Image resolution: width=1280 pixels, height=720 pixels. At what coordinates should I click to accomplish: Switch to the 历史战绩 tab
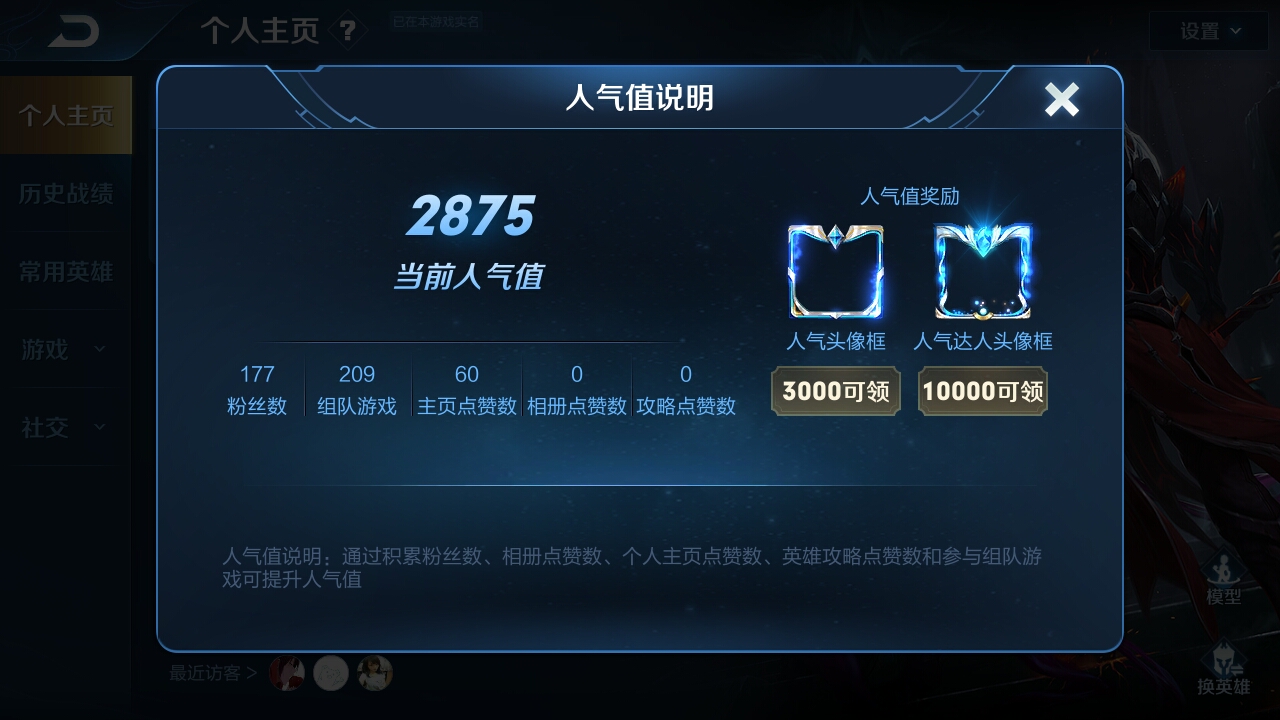(66, 193)
